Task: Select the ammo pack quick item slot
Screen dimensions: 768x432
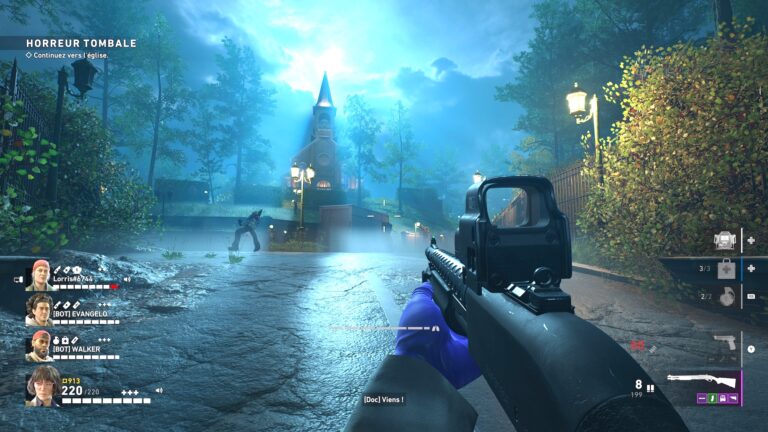Action: (x=725, y=240)
